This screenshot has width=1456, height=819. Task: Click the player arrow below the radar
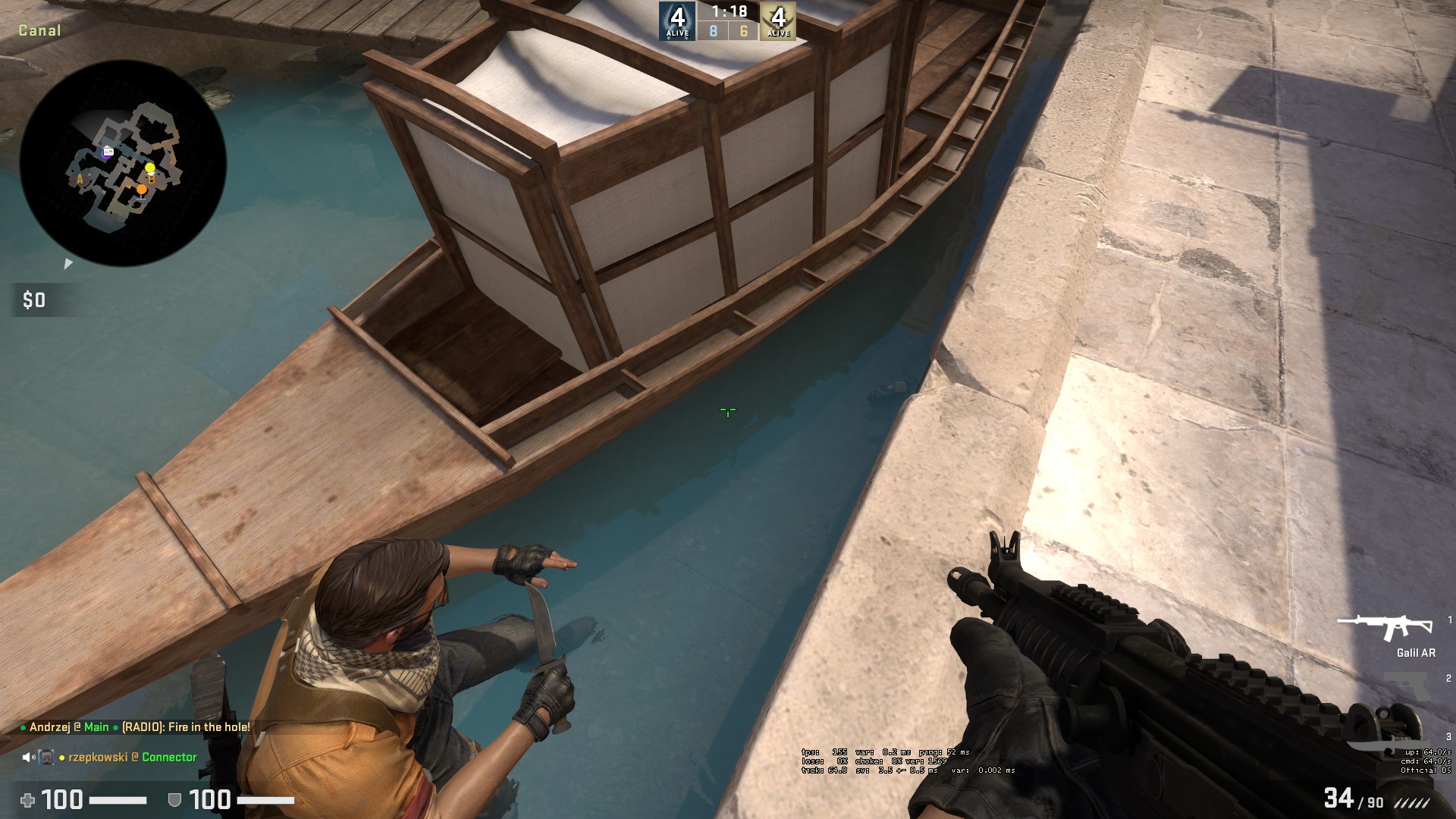[x=68, y=264]
